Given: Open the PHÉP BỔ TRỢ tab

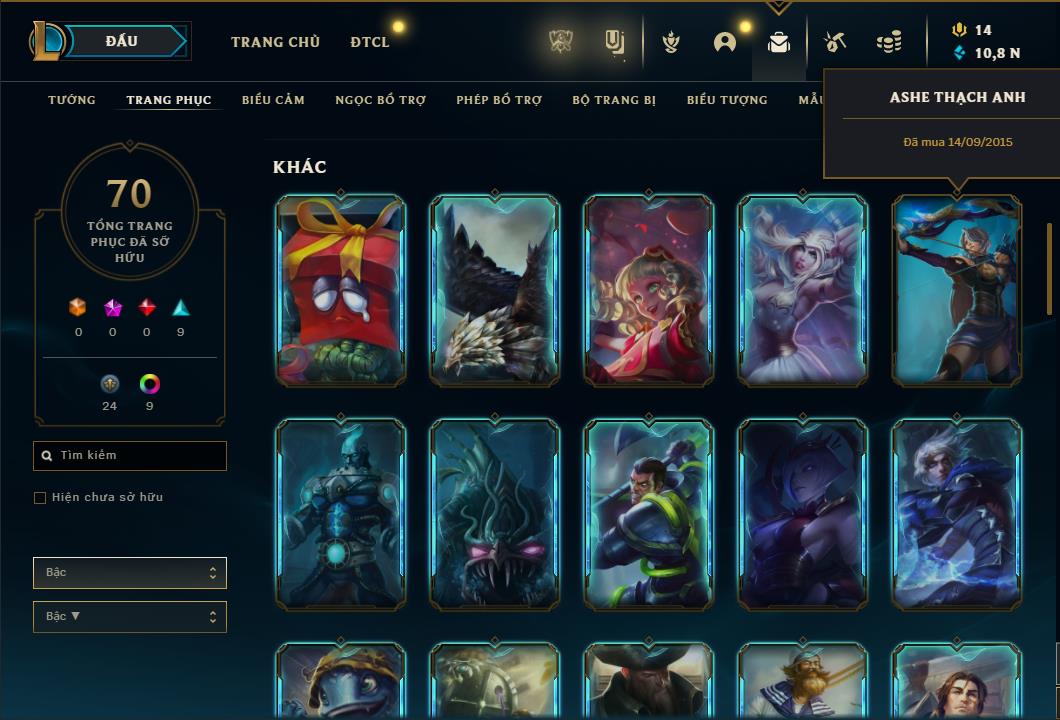Looking at the screenshot, I should pyautogui.click(x=499, y=100).
